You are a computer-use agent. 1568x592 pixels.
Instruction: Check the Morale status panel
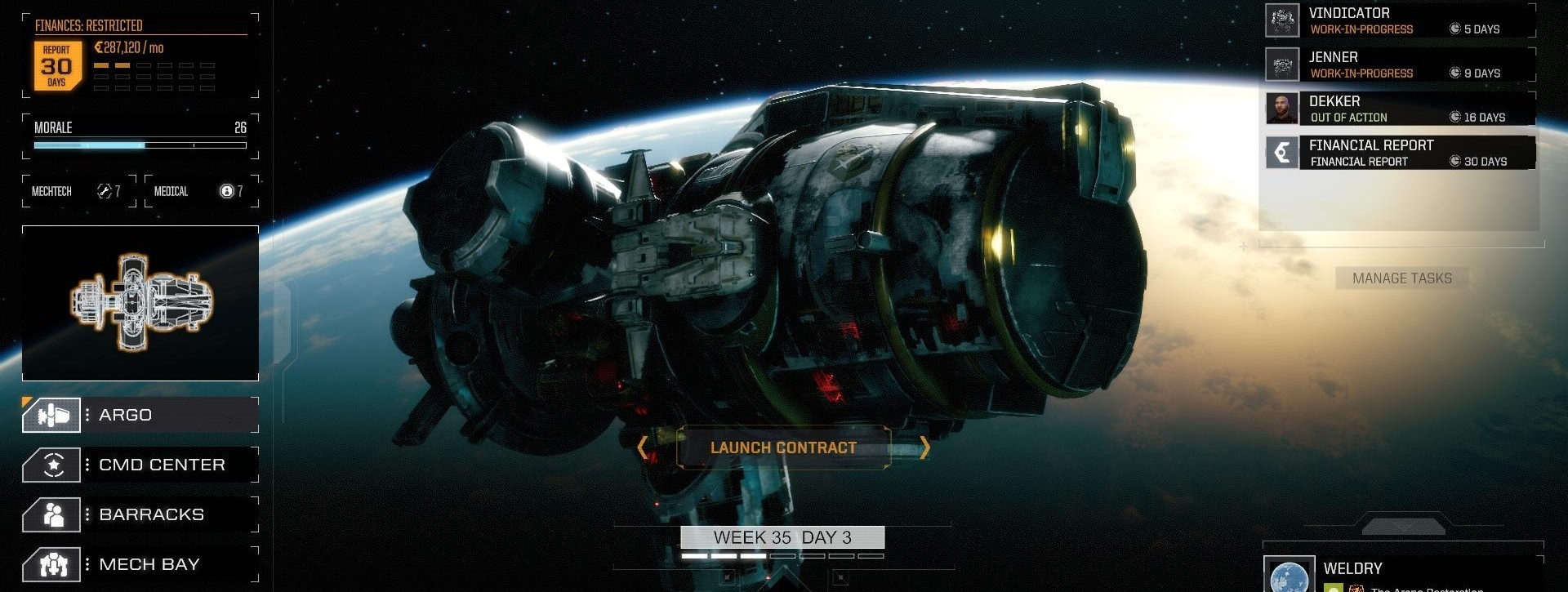140,136
